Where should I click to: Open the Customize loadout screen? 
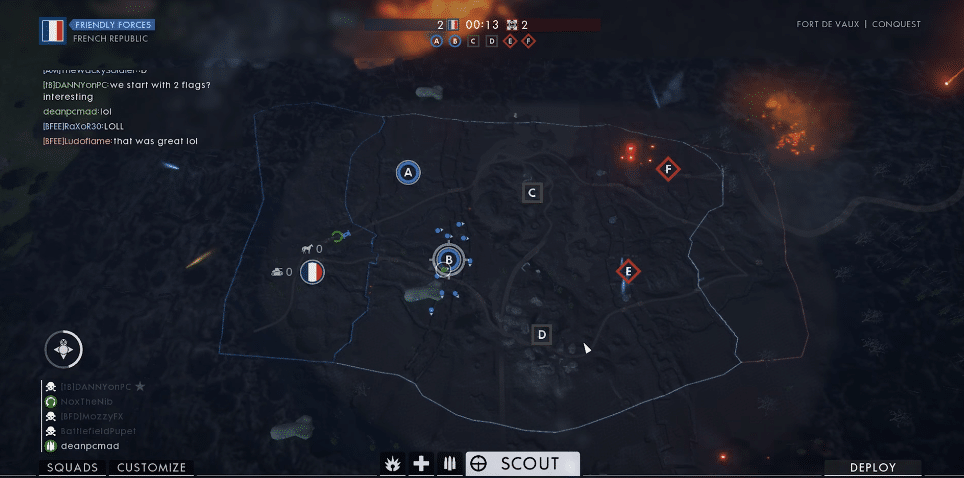pyautogui.click(x=151, y=467)
